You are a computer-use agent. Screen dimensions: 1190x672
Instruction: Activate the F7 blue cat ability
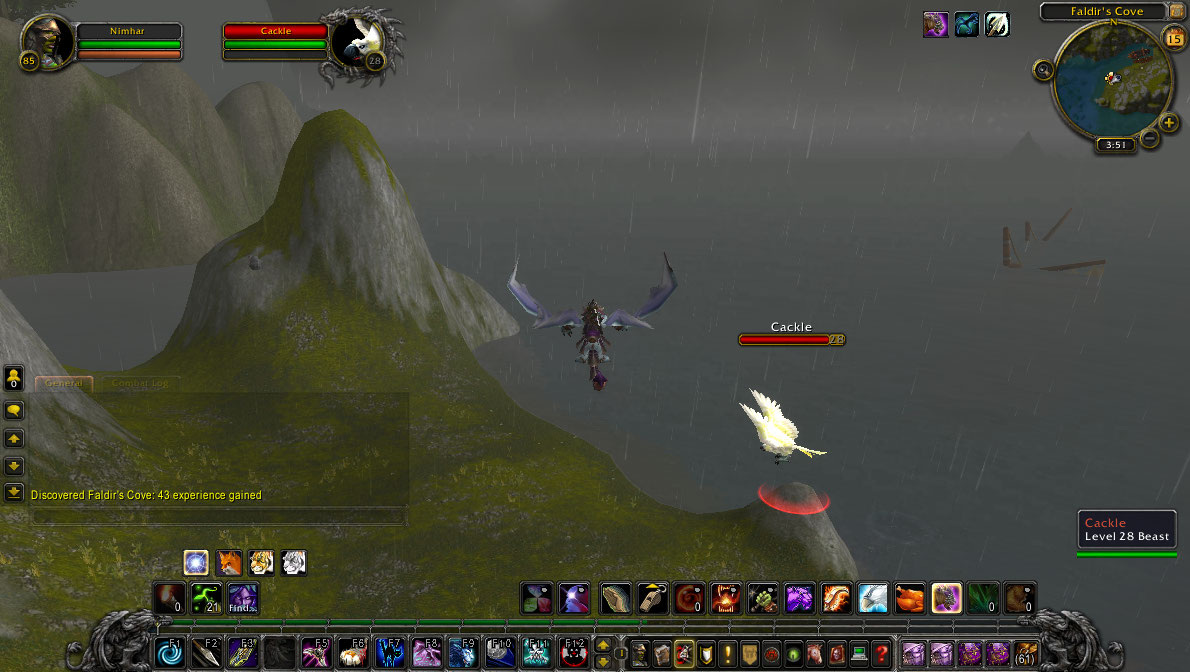coord(389,652)
